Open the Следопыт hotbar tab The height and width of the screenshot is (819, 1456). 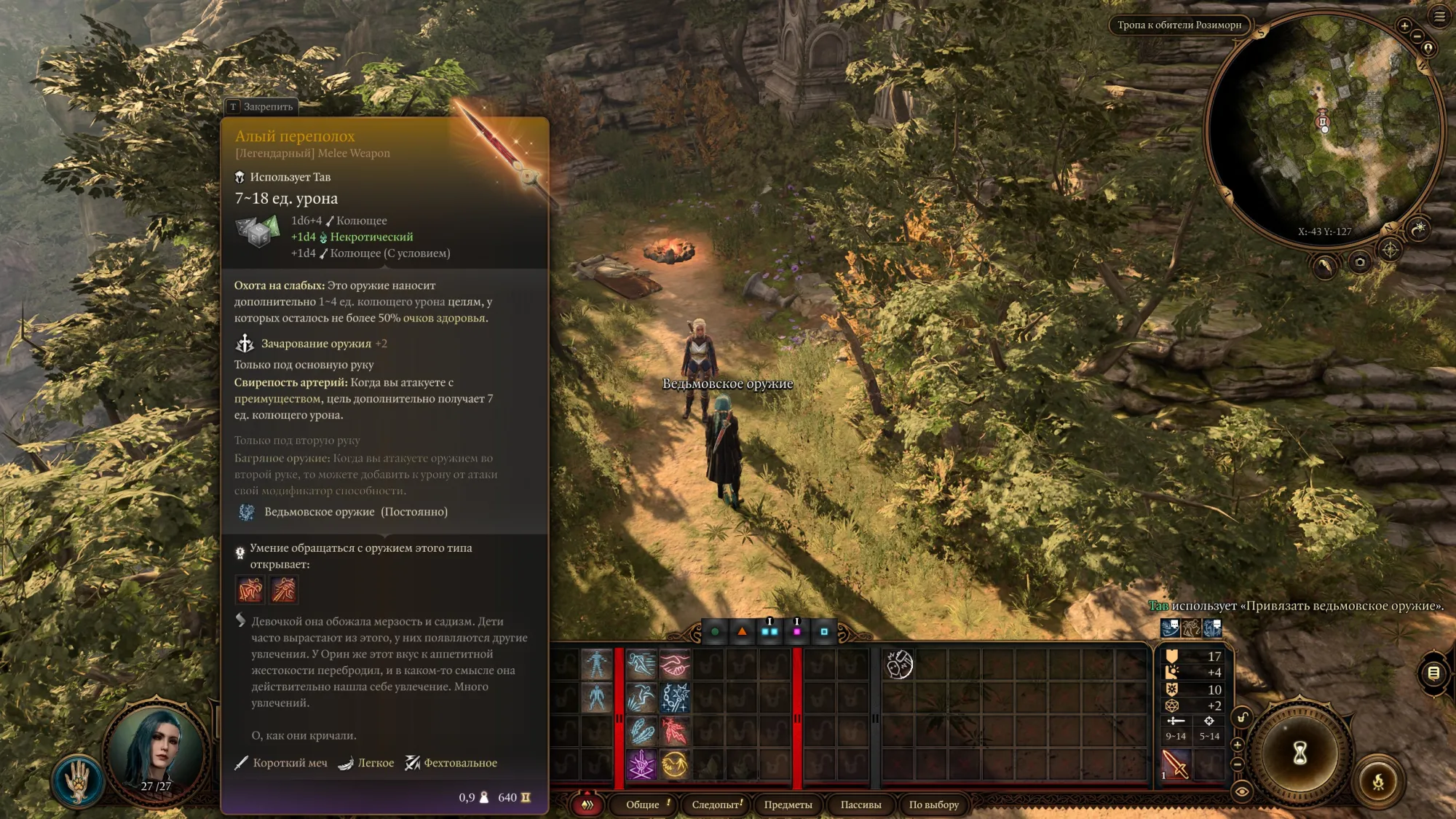click(716, 804)
